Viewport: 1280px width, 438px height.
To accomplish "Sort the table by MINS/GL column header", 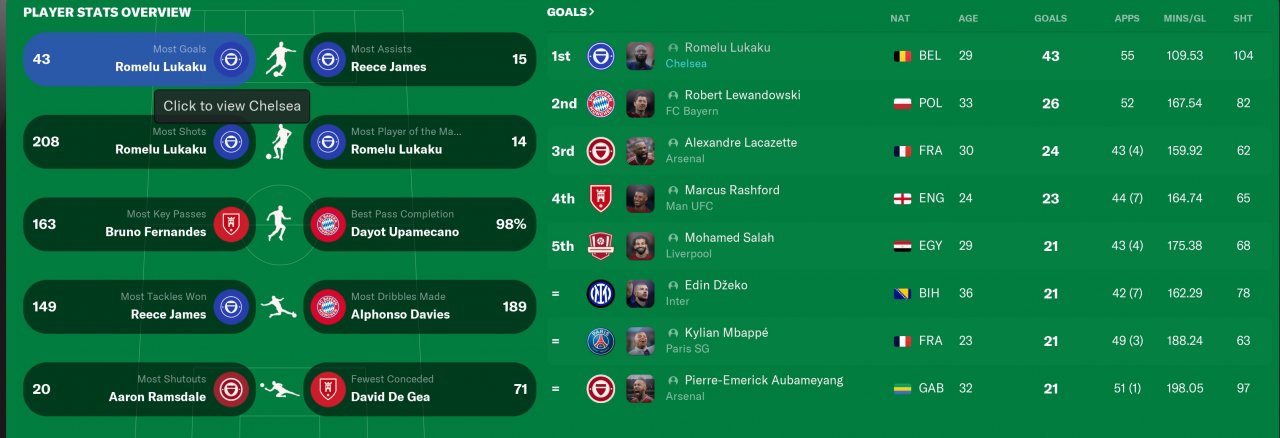I will [1183, 18].
